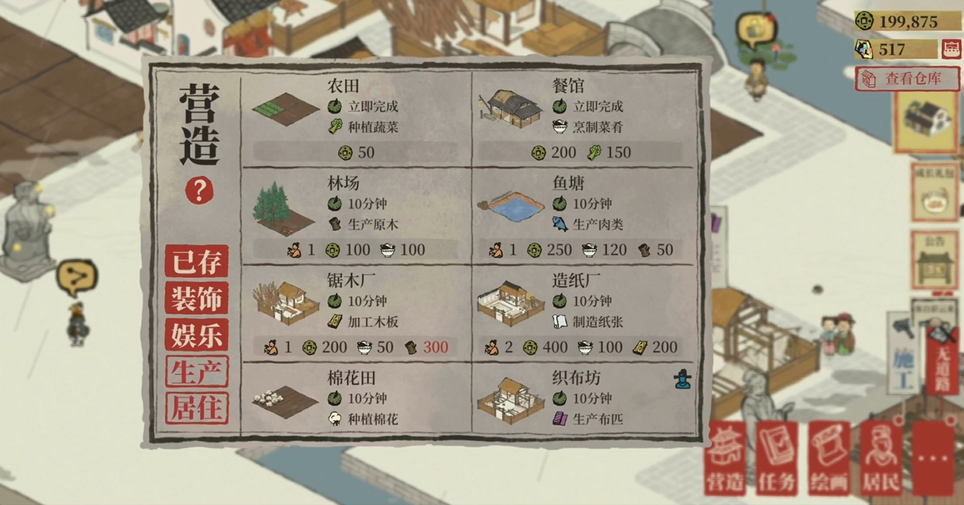The width and height of the screenshot is (964, 505).
Task: Open the 营造 construction menu button
Action: coord(727,459)
